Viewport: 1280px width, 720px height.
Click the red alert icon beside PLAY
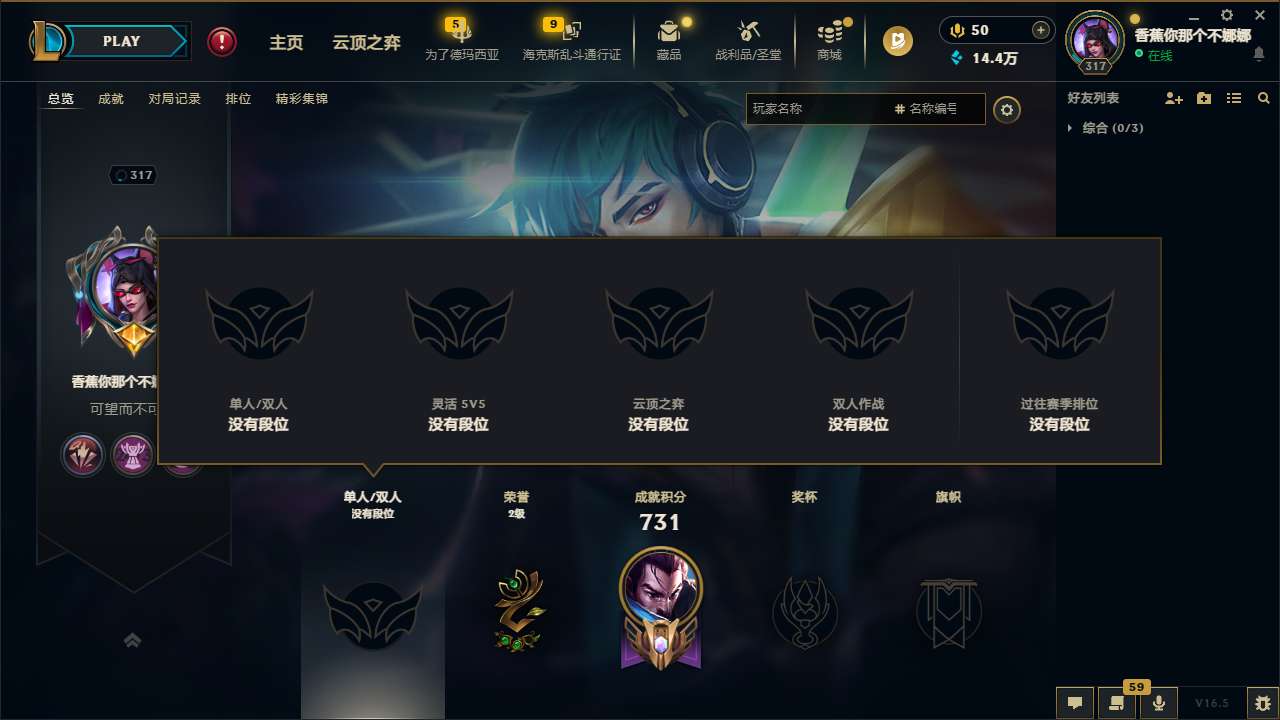(221, 41)
